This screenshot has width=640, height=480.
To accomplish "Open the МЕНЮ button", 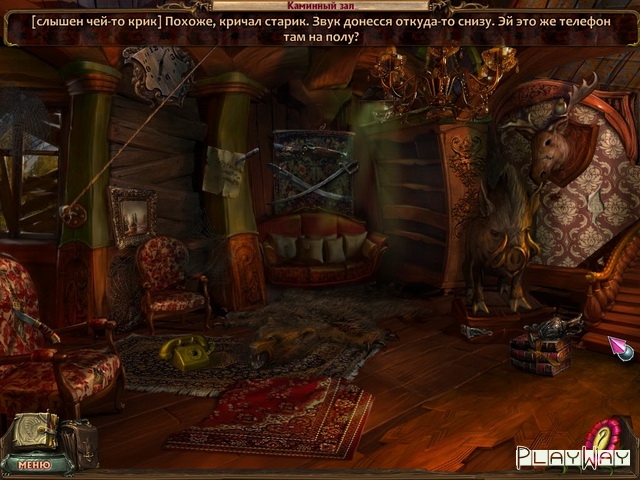I will [x=32, y=465].
